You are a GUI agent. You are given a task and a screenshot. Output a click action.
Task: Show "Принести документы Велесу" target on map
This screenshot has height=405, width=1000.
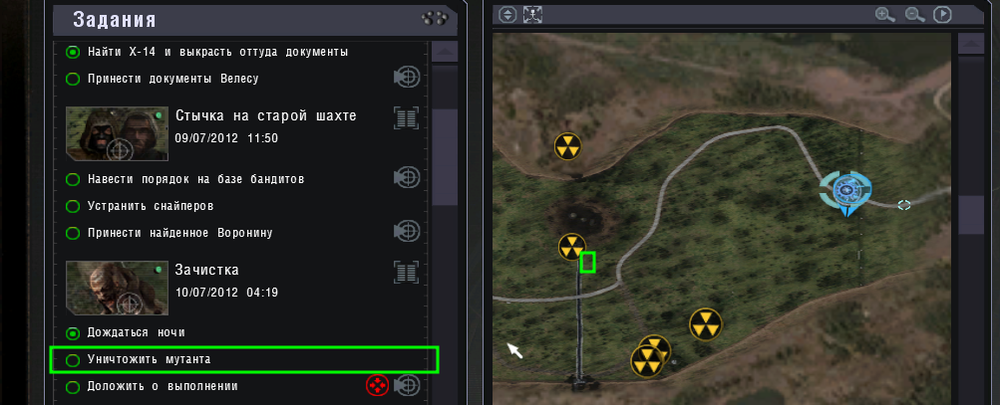pos(406,78)
